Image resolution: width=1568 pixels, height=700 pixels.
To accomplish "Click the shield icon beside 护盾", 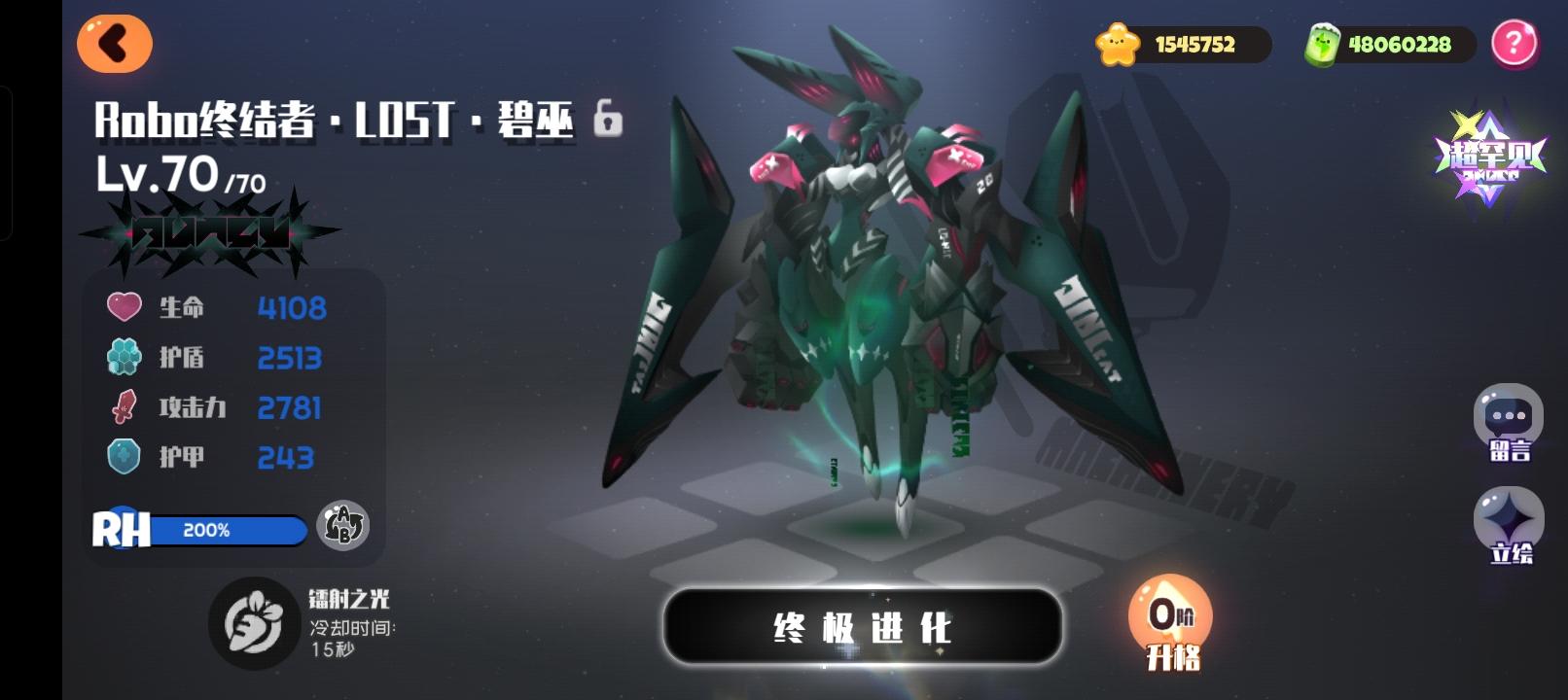I will click(x=122, y=357).
